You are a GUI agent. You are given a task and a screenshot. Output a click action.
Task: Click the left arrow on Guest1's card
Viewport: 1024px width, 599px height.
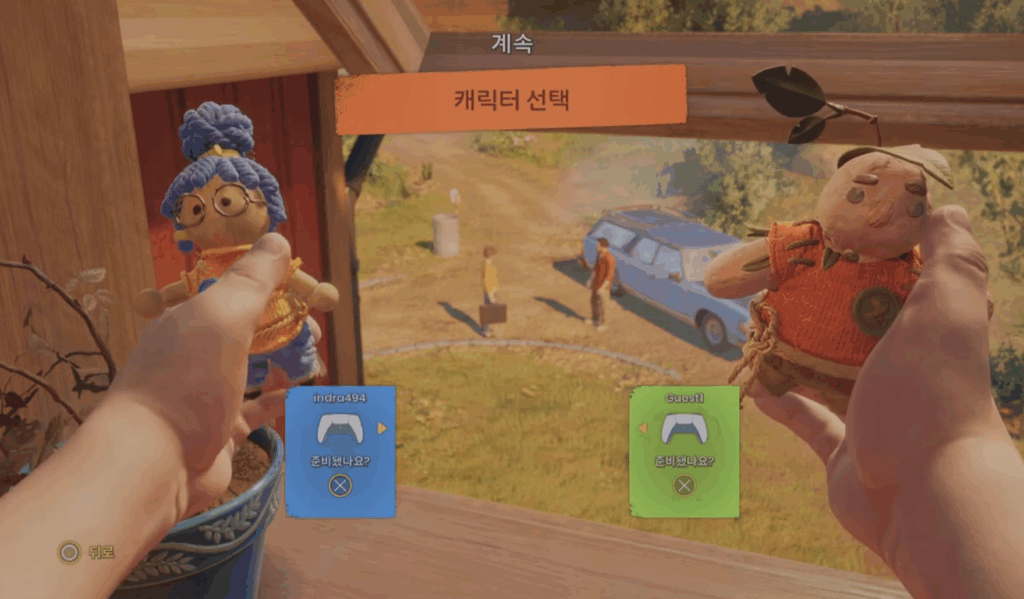click(643, 429)
